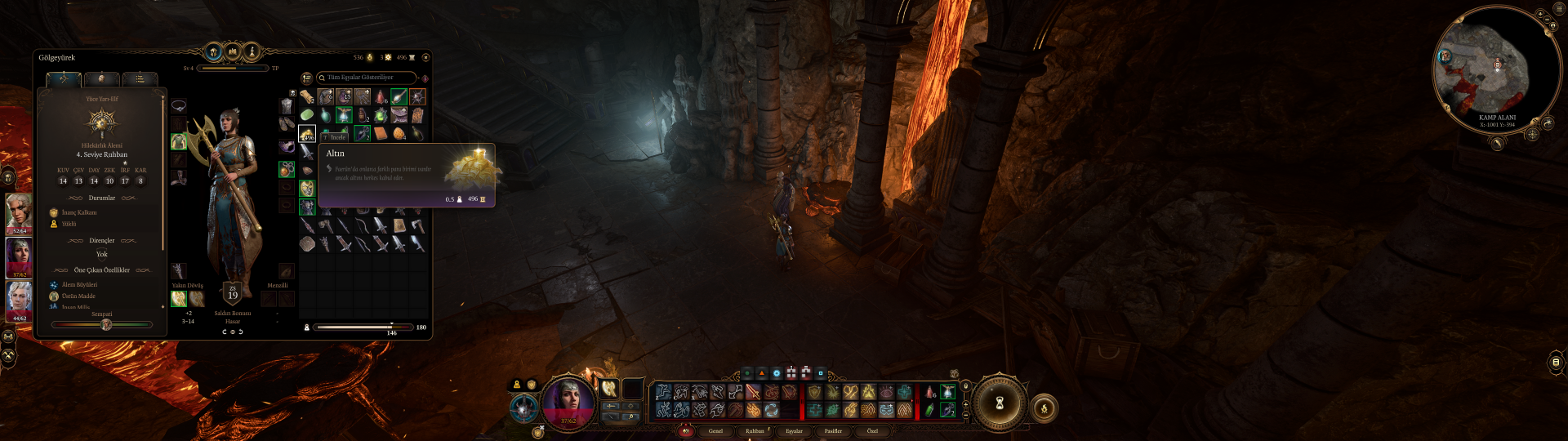Open the inventory sort options button

click(x=306, y=78)
